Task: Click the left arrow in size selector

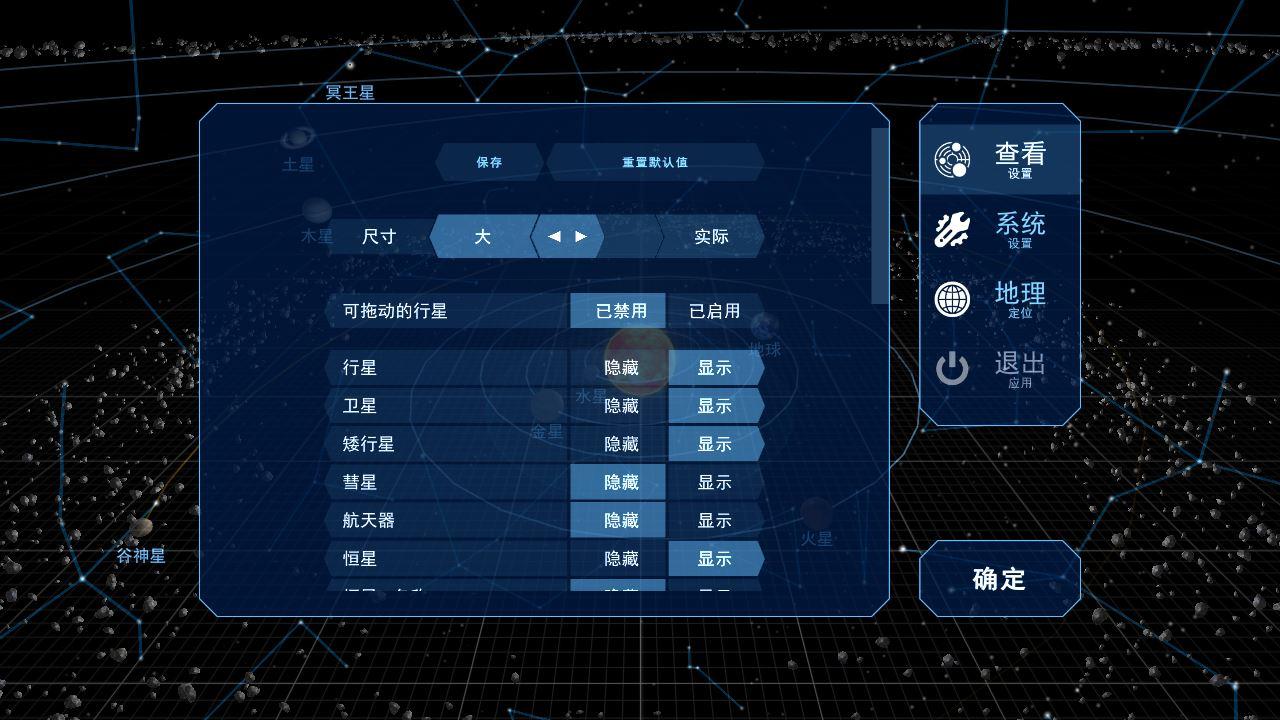Action: pyautogui.click(x=553, y=237)
